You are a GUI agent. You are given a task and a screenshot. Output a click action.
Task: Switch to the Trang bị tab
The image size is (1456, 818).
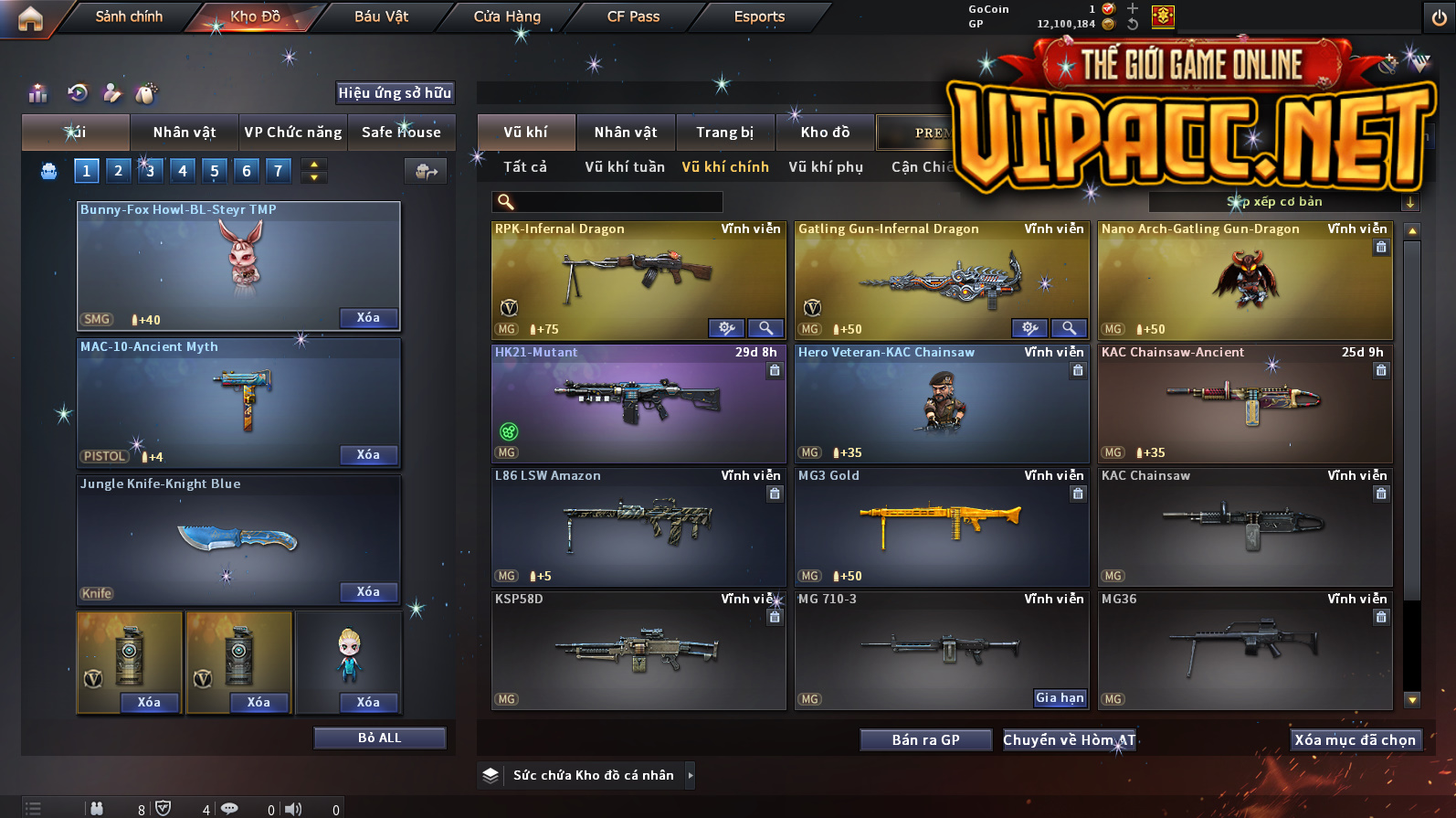coord(724,133)
